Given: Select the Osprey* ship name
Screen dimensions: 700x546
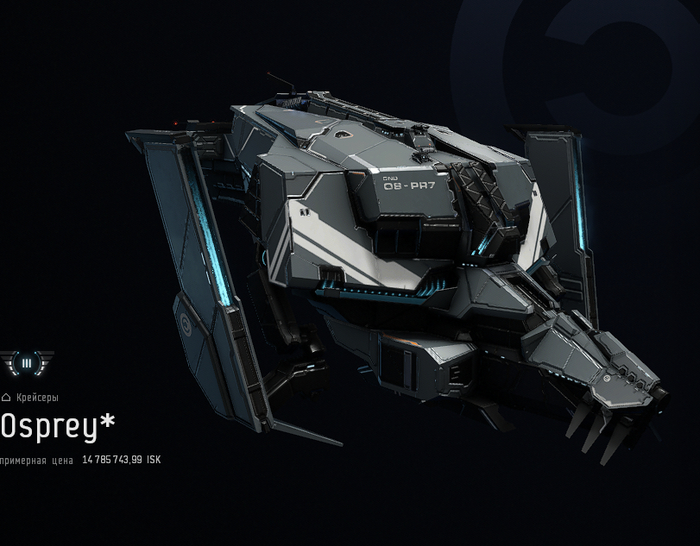Looking at the screenshot, I should [x=58, y=427].
